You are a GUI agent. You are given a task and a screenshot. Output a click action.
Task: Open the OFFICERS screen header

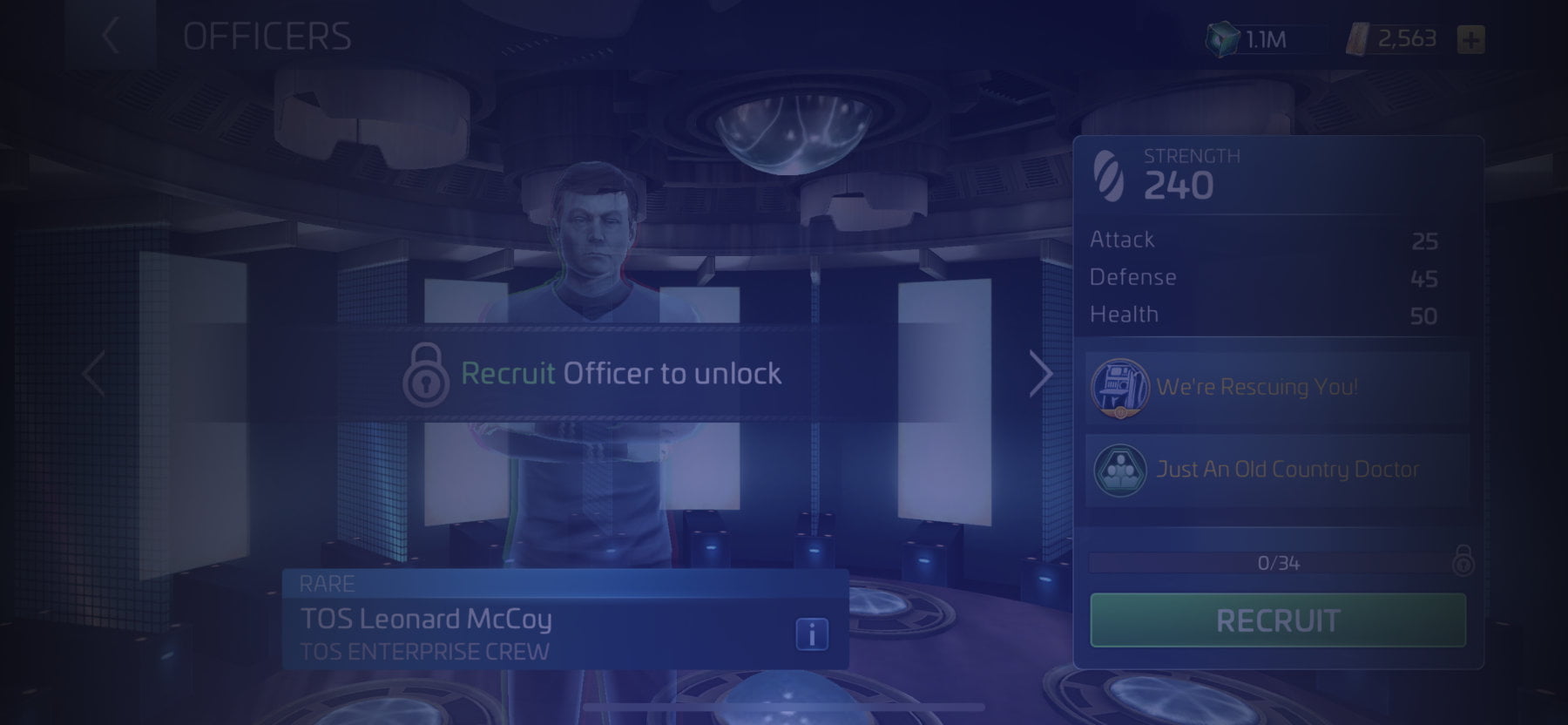(x=266, y=35)
